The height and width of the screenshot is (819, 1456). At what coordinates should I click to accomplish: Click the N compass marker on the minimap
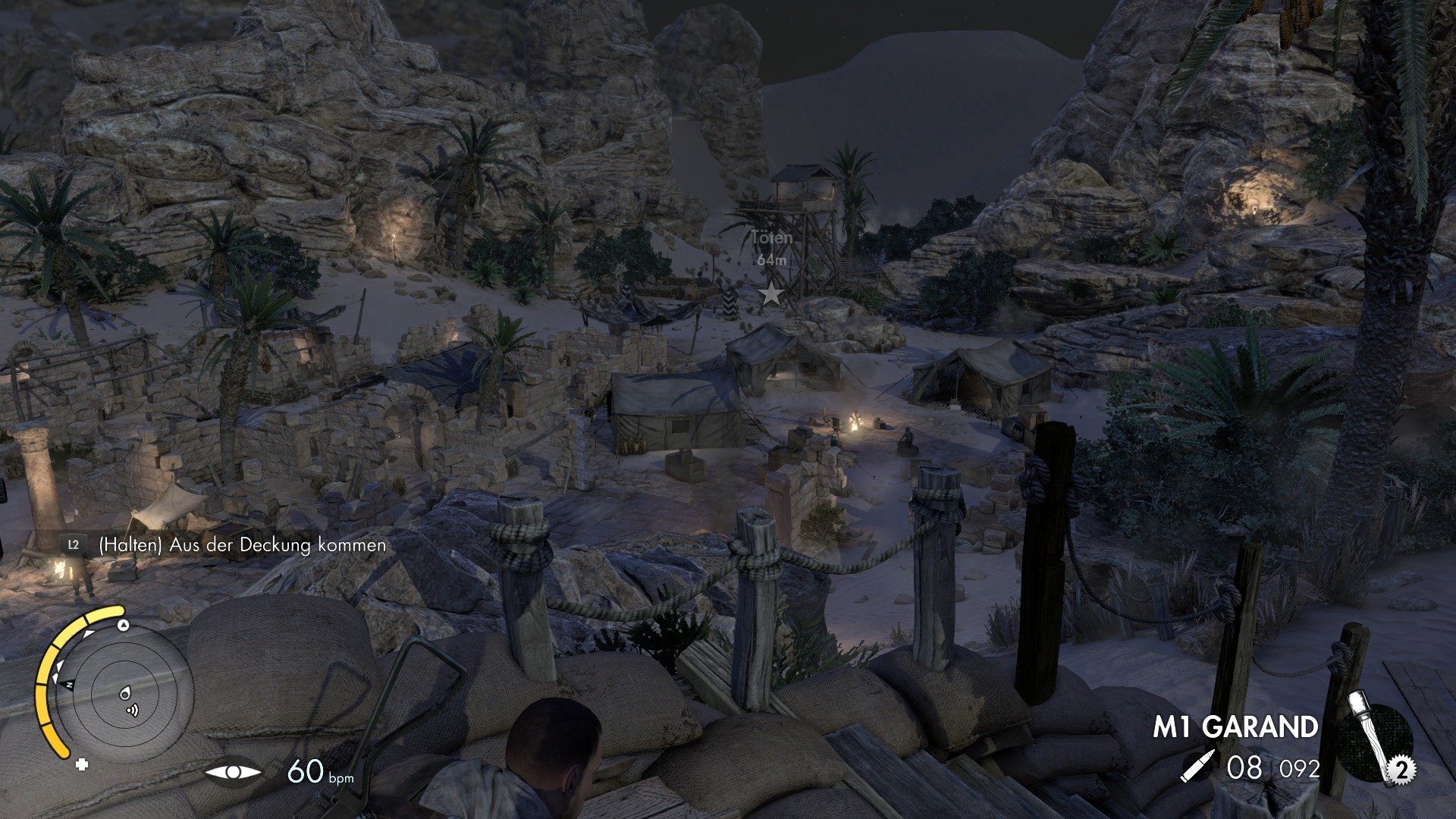(69, 684)
